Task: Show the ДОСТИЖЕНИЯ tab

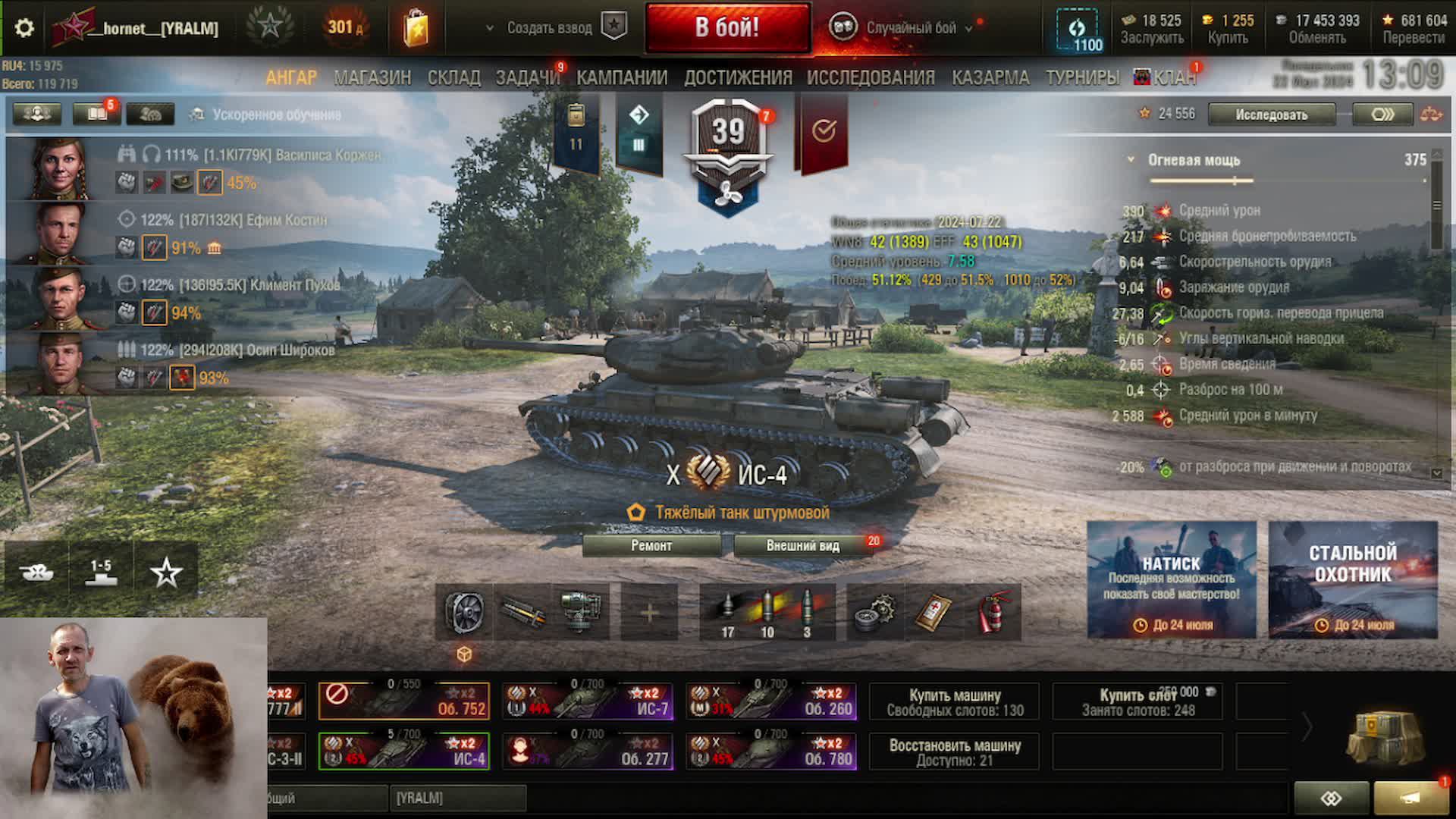Action: pos(738,77)
